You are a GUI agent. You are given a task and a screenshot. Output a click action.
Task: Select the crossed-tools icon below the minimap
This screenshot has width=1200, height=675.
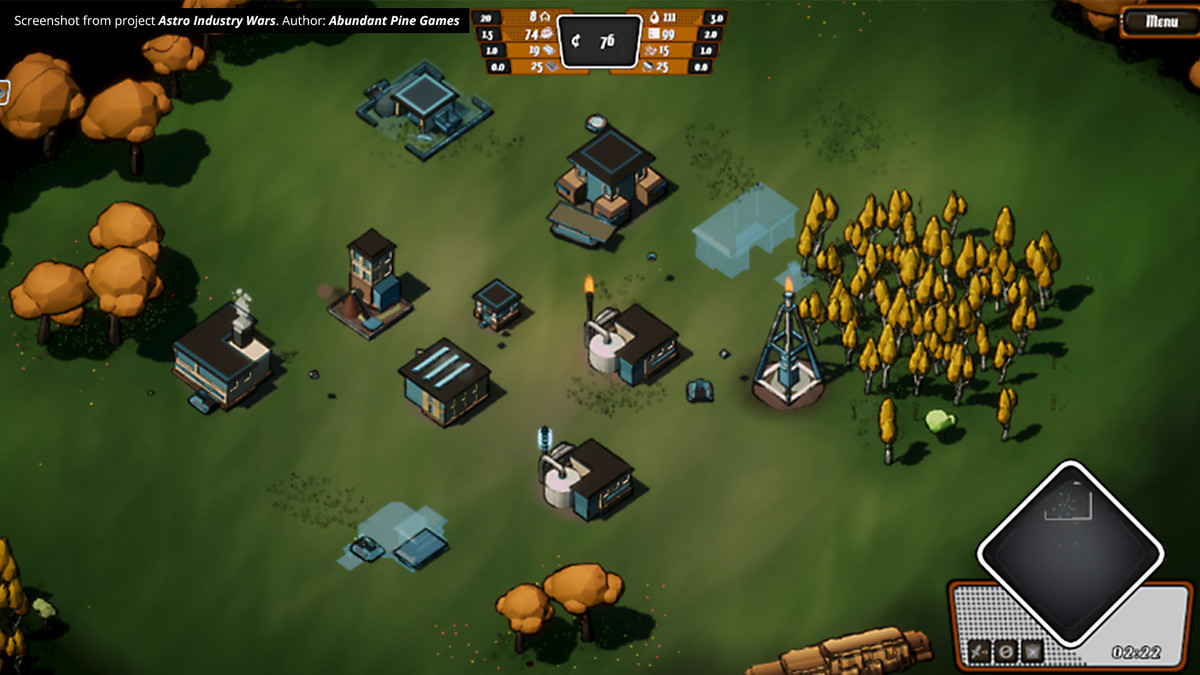(981, 652)
